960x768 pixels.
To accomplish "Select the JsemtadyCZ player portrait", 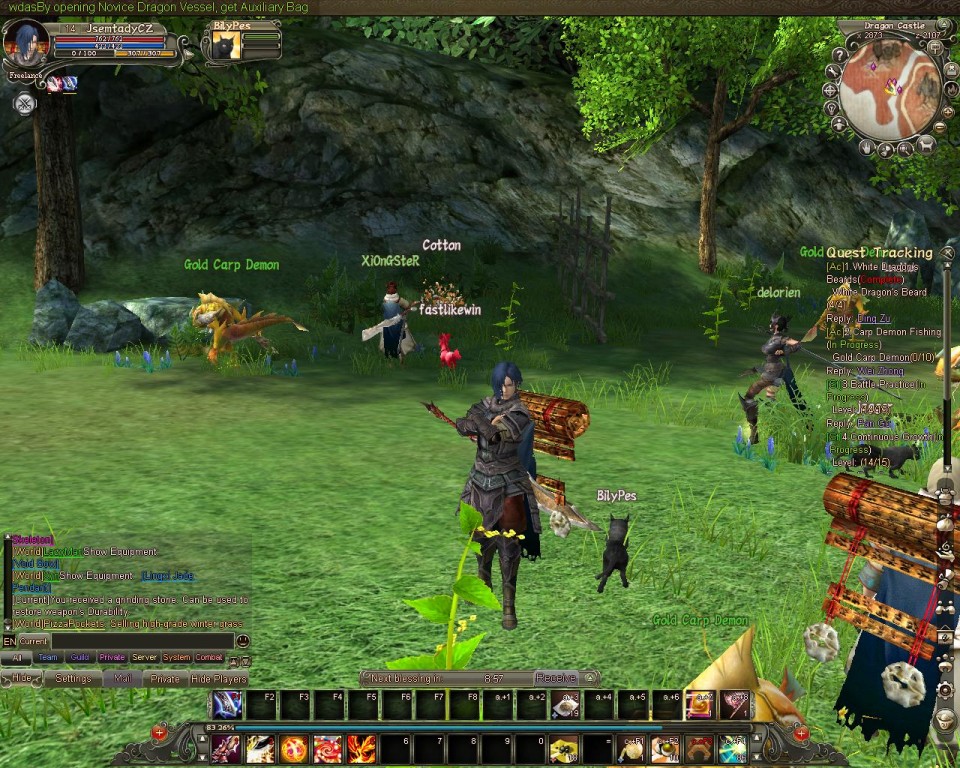I will (x=26, y=44).
